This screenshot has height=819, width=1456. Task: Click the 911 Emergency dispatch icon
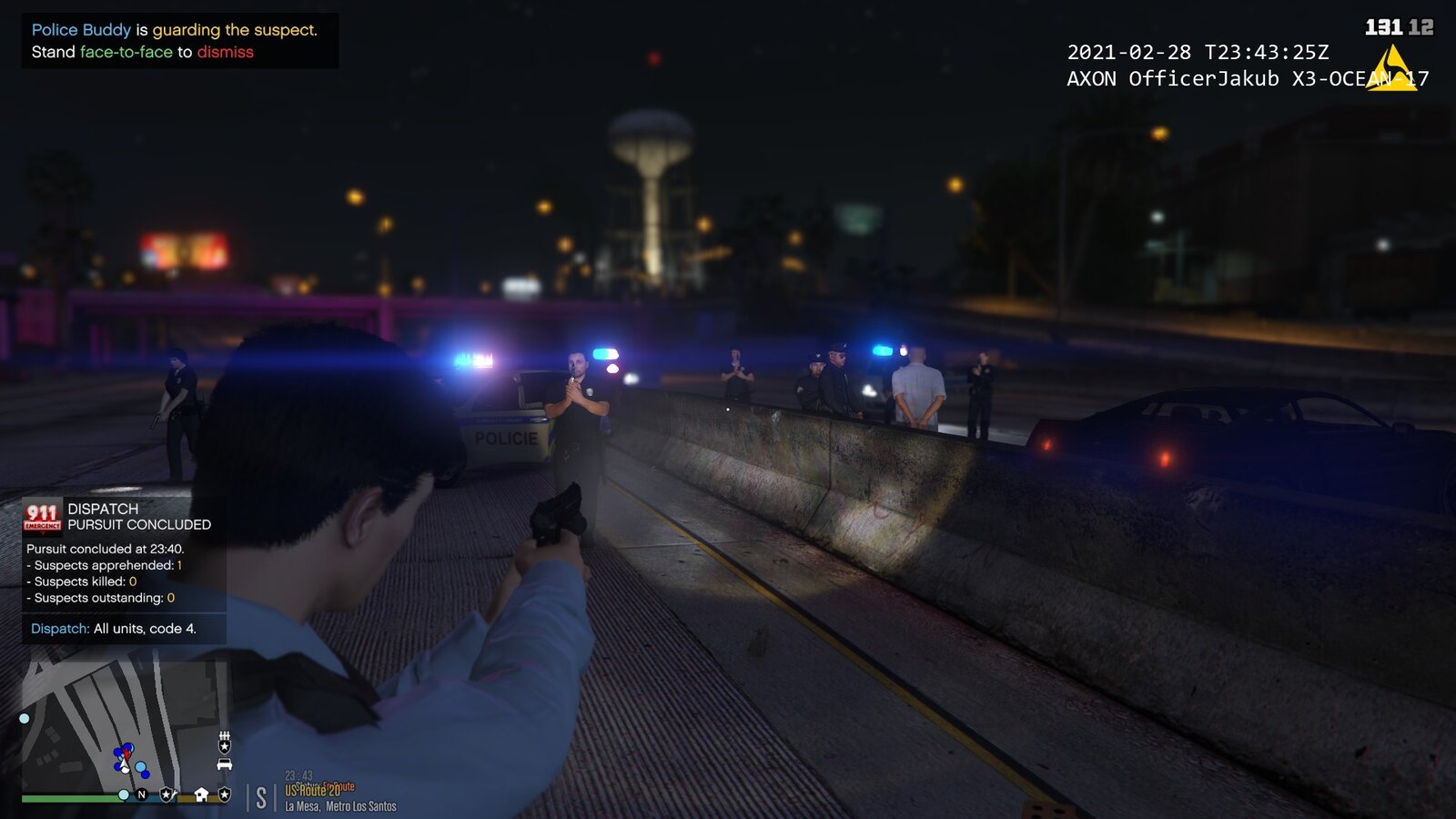pos(43,516)
